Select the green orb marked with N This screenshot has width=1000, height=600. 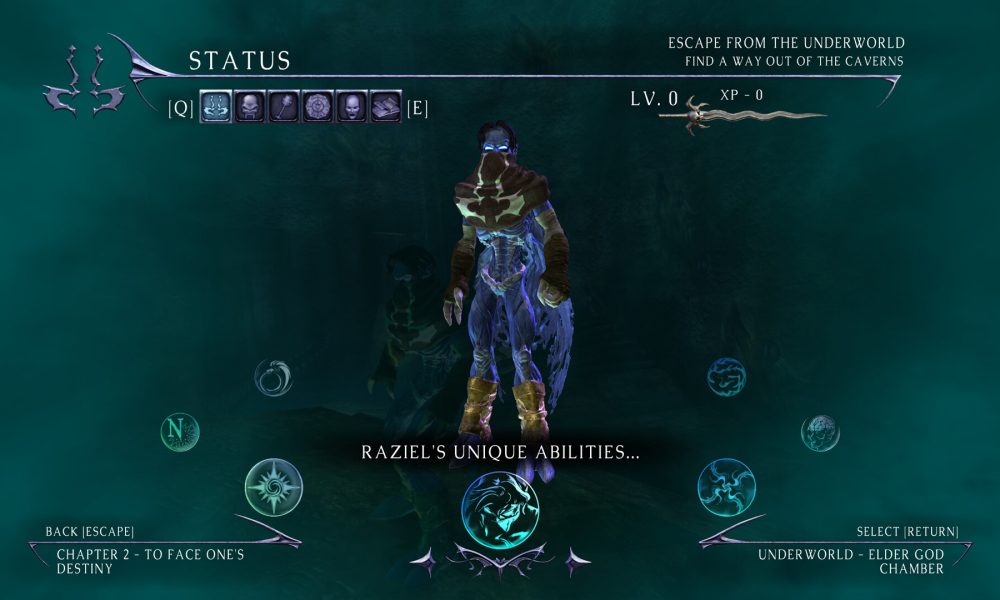click(x=180, y=432)
